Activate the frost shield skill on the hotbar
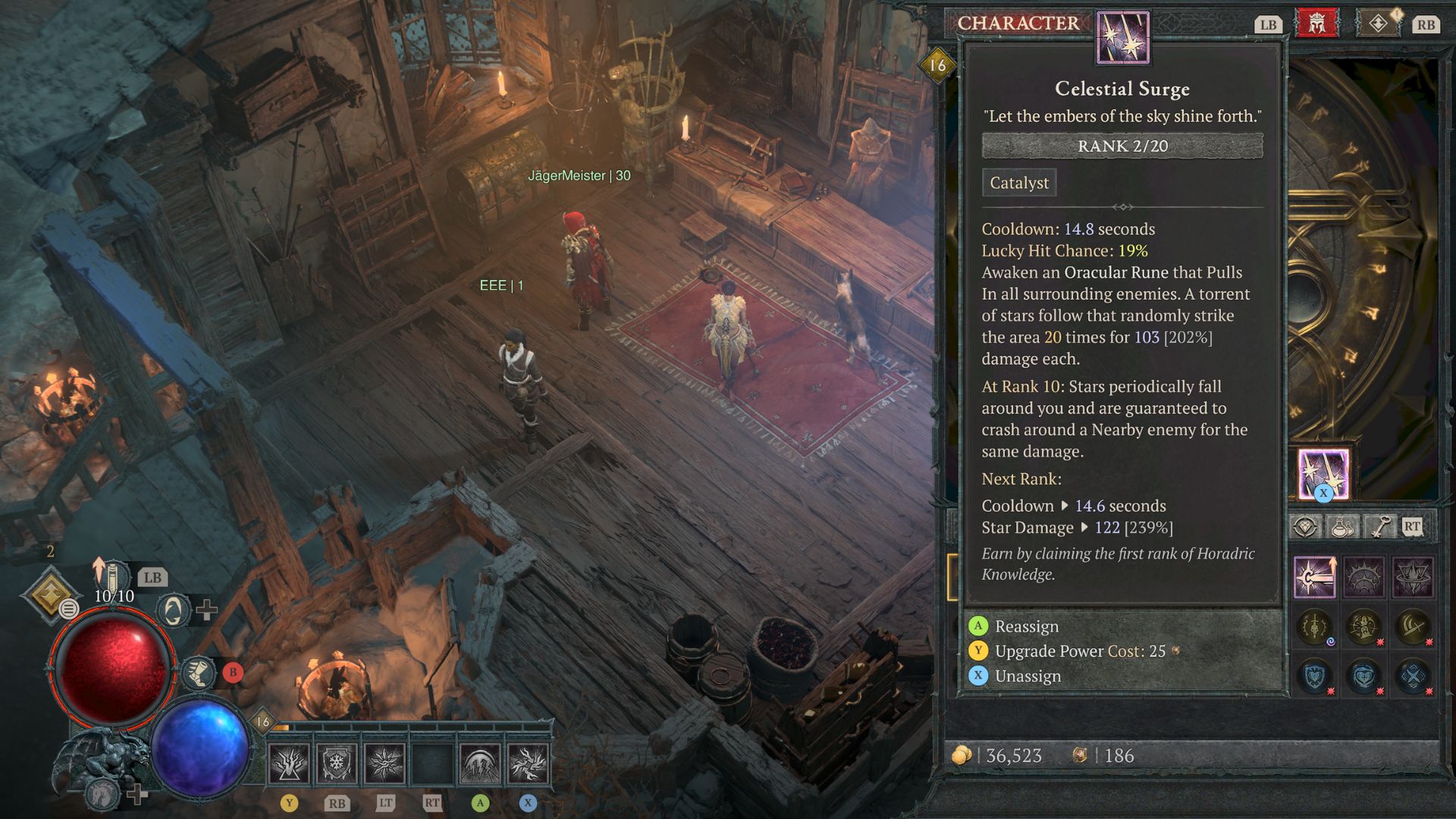This screenshot has width=1456, height=819. click(336, 763)
